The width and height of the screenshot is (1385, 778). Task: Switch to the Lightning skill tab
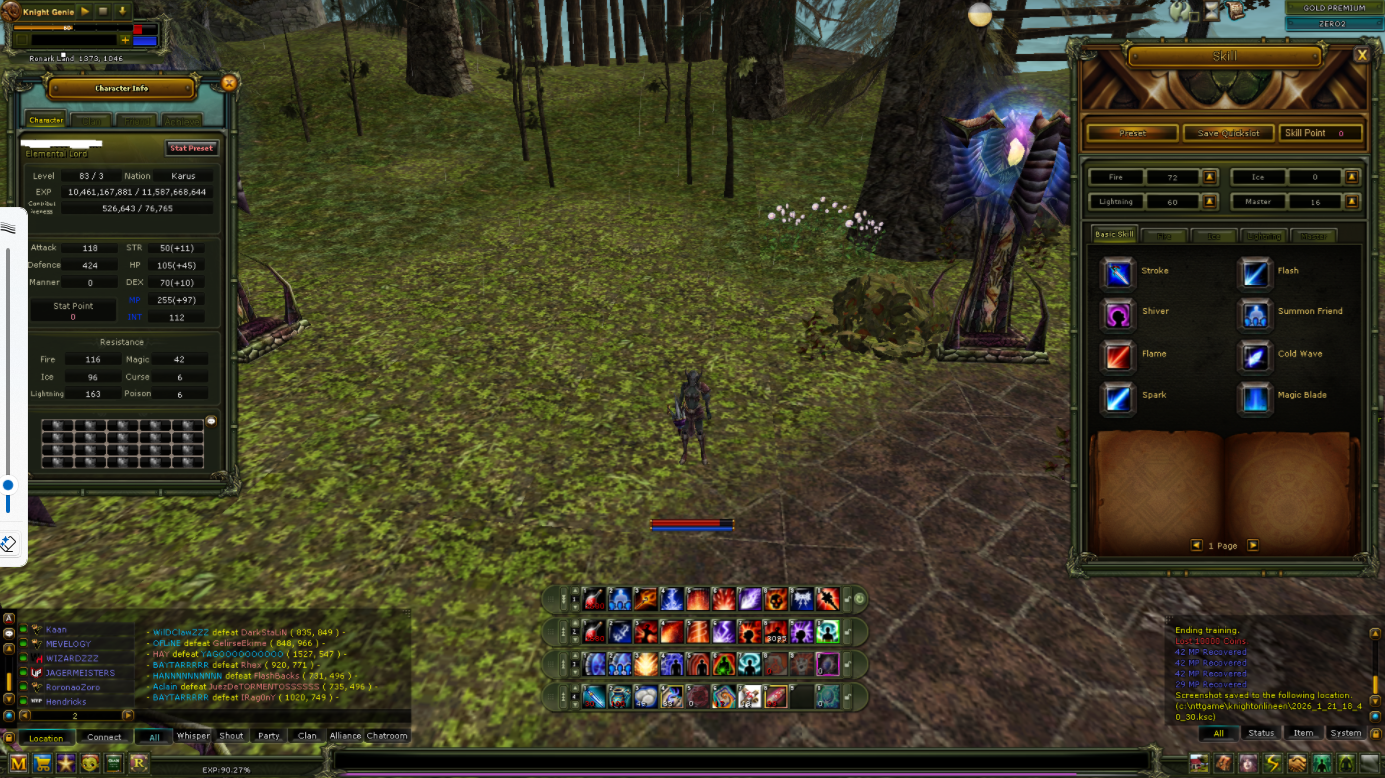click(x=1262, y=235)
